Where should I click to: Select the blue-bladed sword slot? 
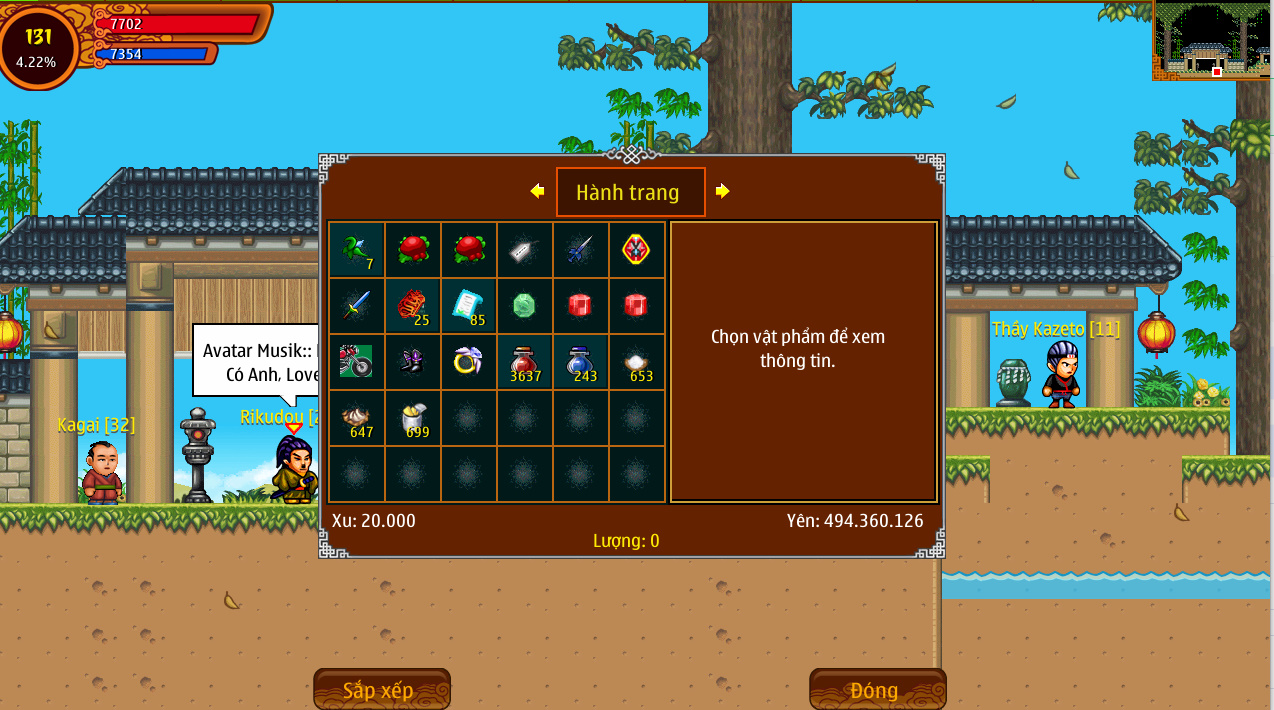click(x=357, y=306)
